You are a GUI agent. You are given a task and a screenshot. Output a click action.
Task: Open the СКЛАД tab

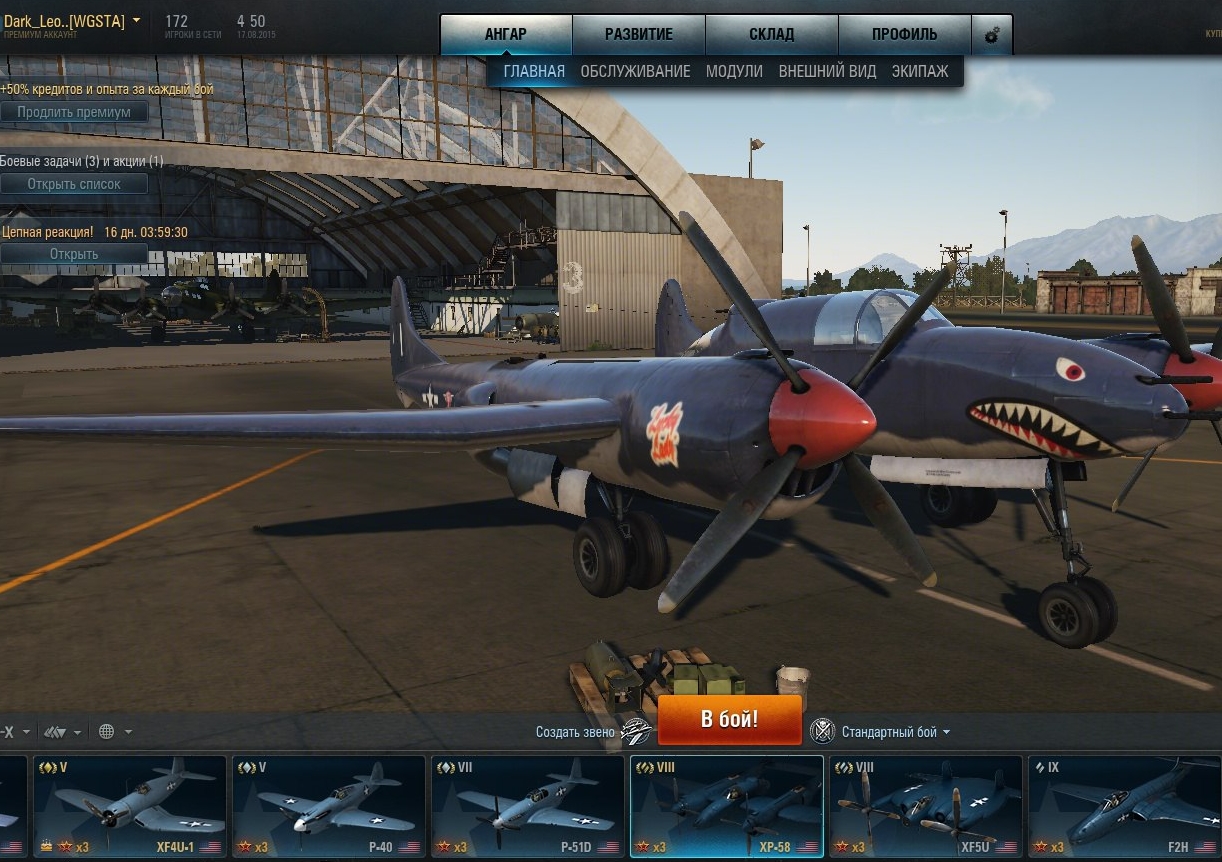coord(771,34)
